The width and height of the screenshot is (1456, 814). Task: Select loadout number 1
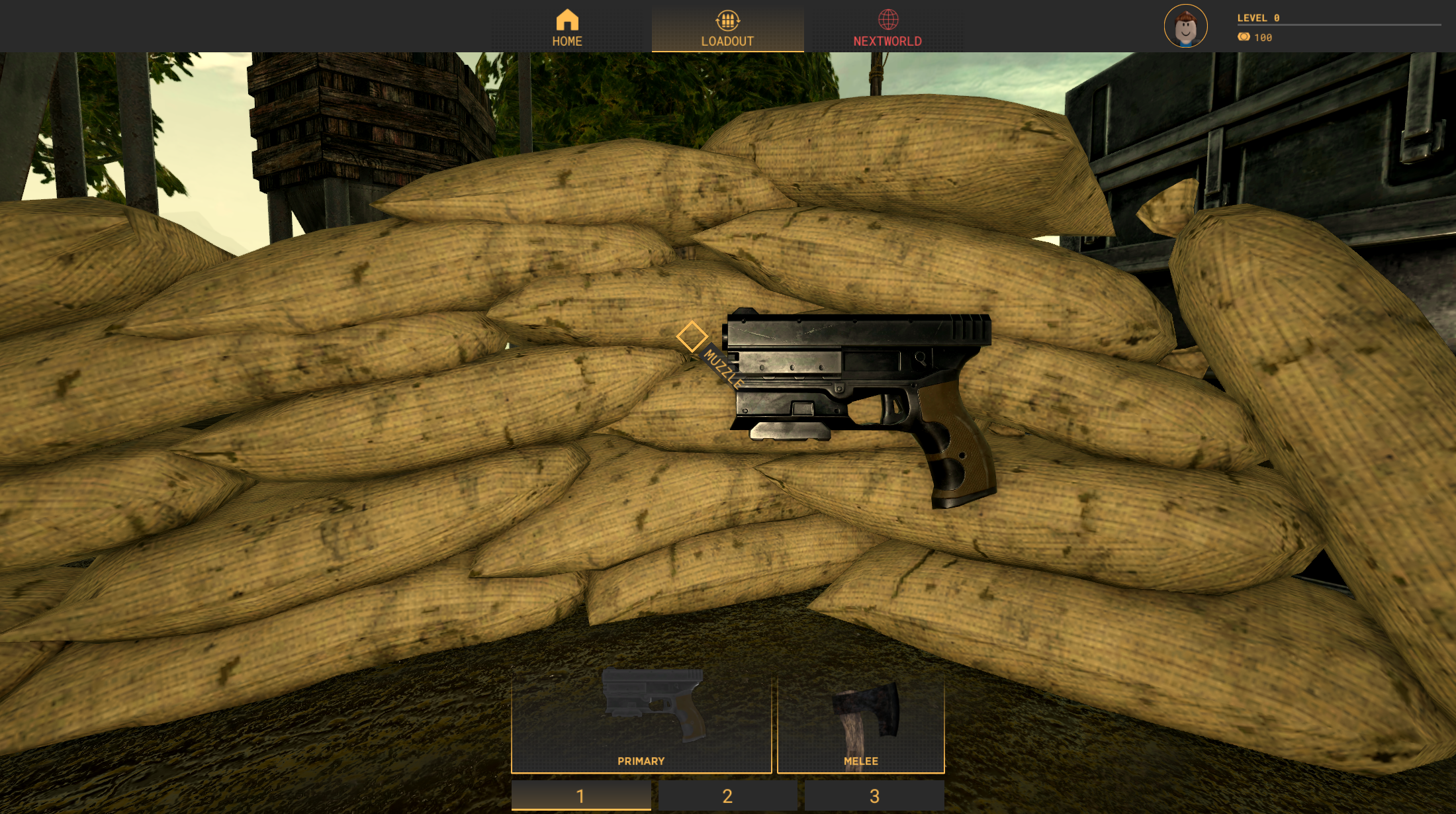(581, 795)
